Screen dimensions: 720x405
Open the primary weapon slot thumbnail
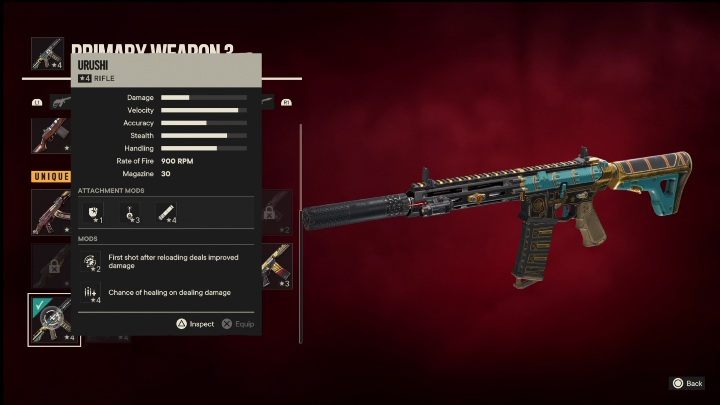coord(48,55)
